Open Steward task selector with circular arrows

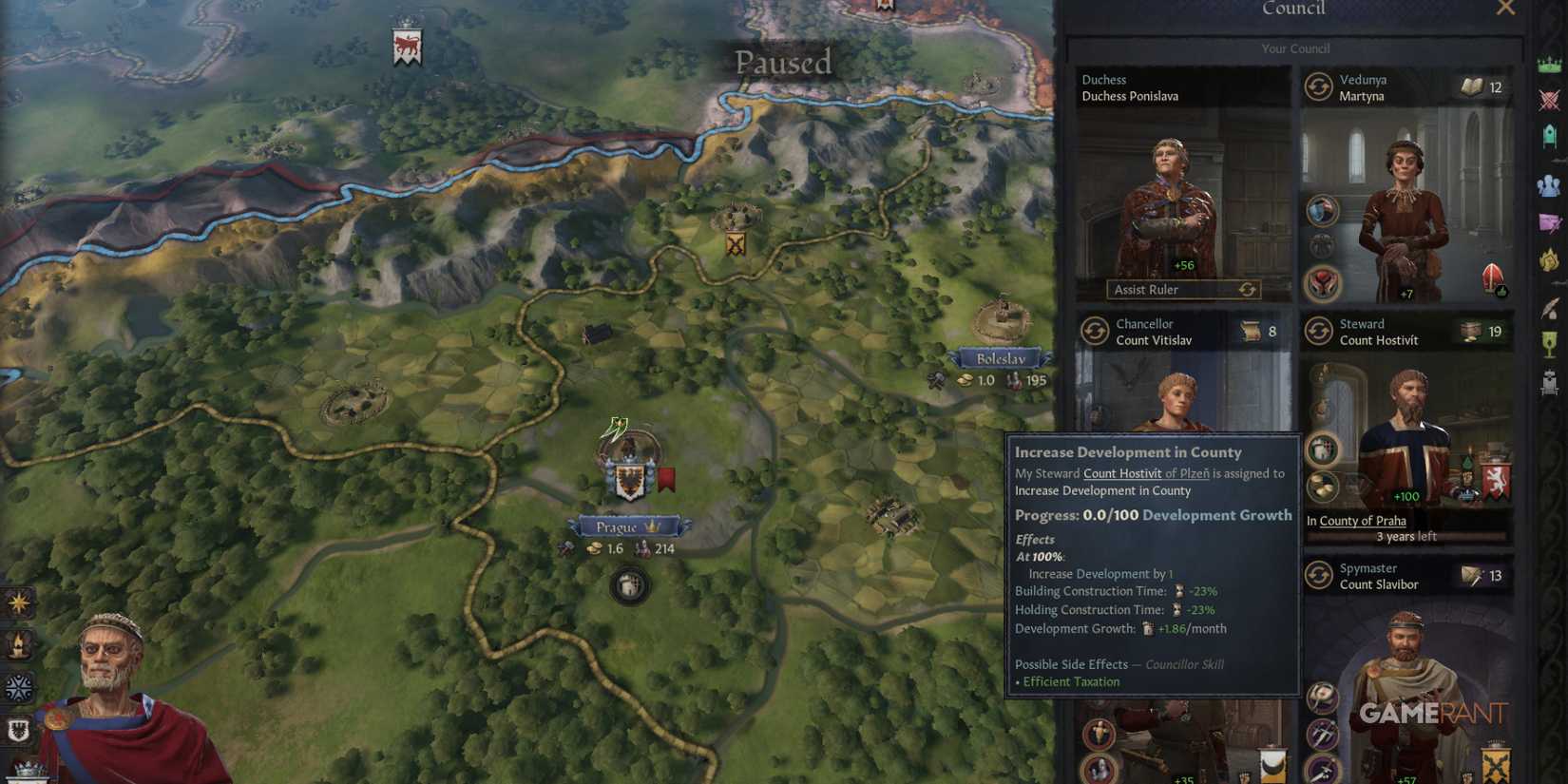tap(1319, 332)
